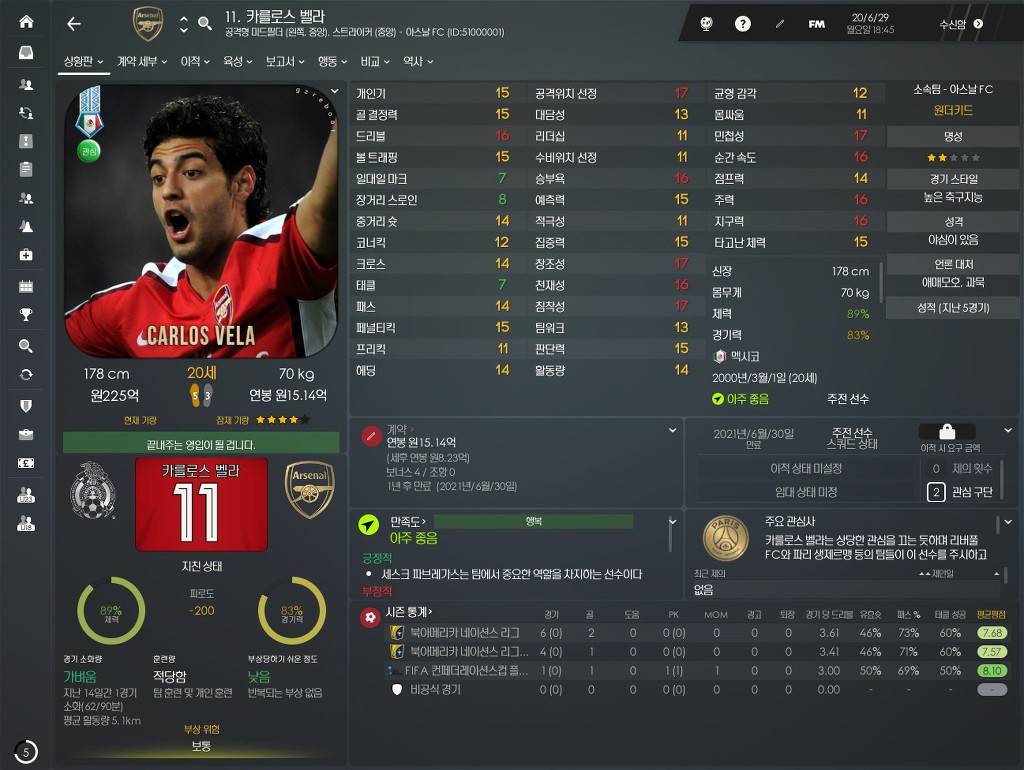1024x770 pixels.
Task: Open the 보고서 reports menu
Action: (284, 62)
